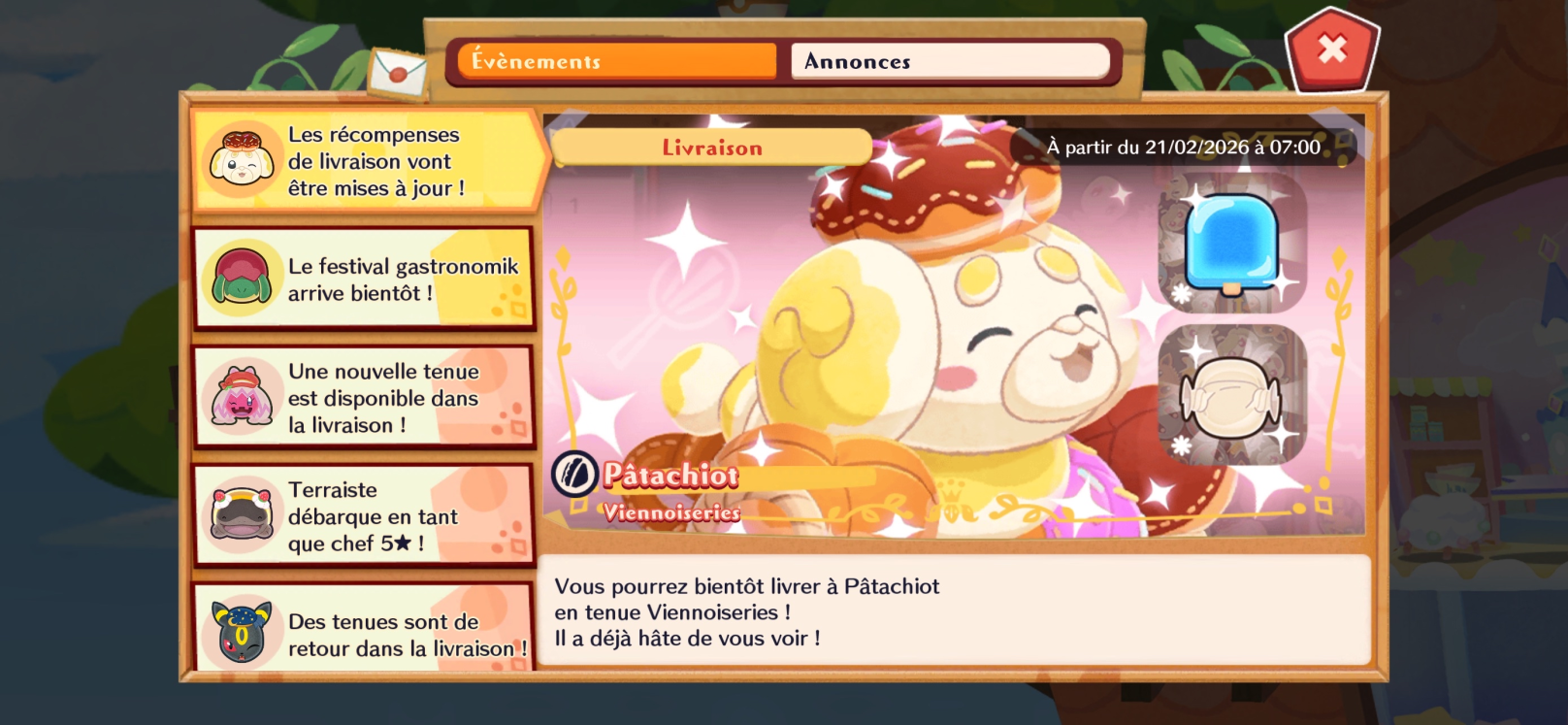
Task: Select the Évènements tab
Action: 616,61
